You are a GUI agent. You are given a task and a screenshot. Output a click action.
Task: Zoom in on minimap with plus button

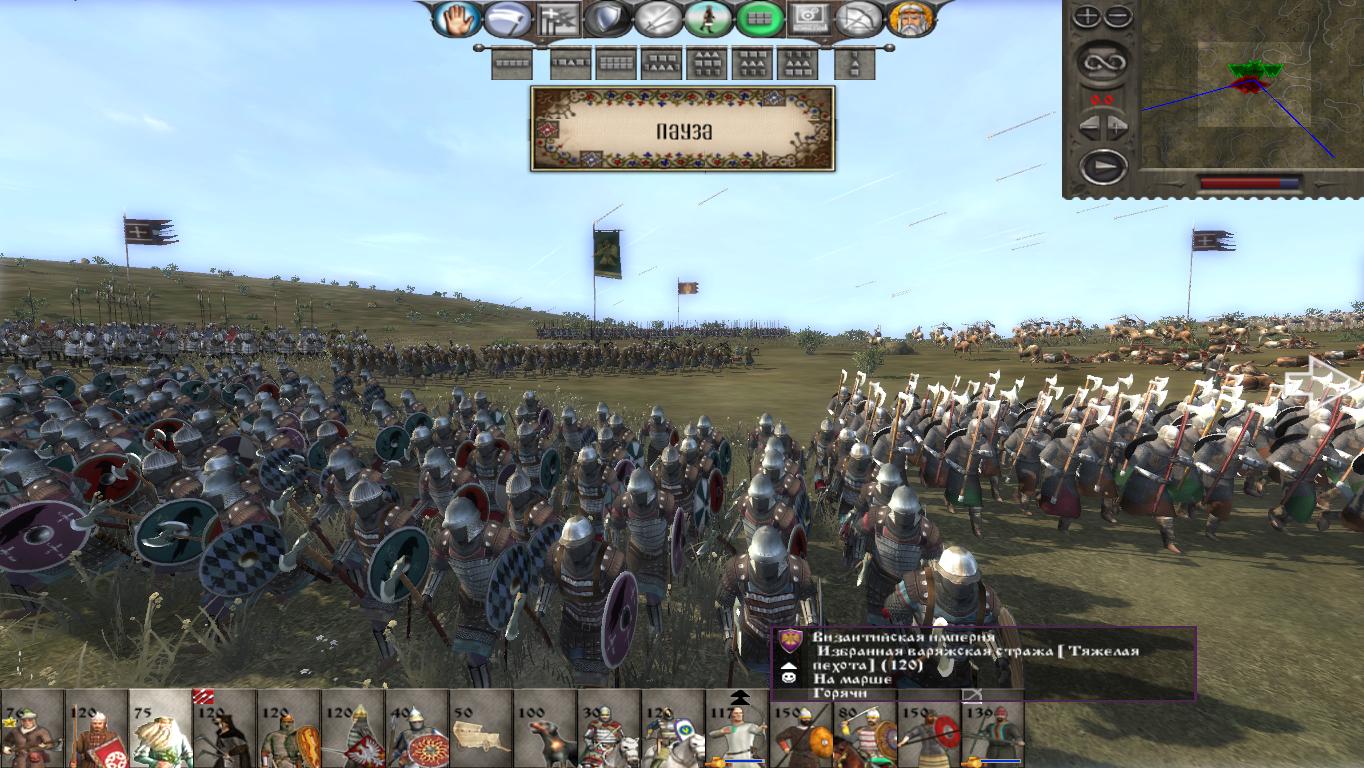pos(1087,14)
